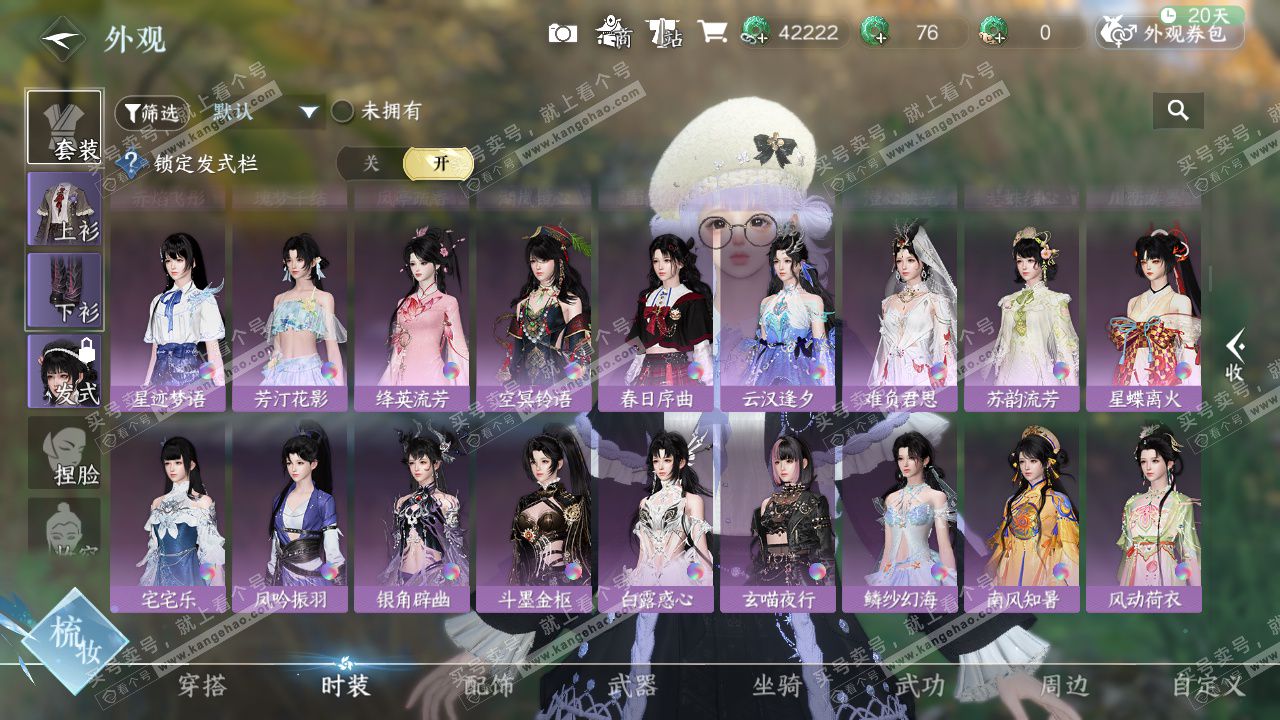This screenshot has height=720, width=1280.
Task: Choose the 发式 hairstyle tab
Action: click(64, 371)
